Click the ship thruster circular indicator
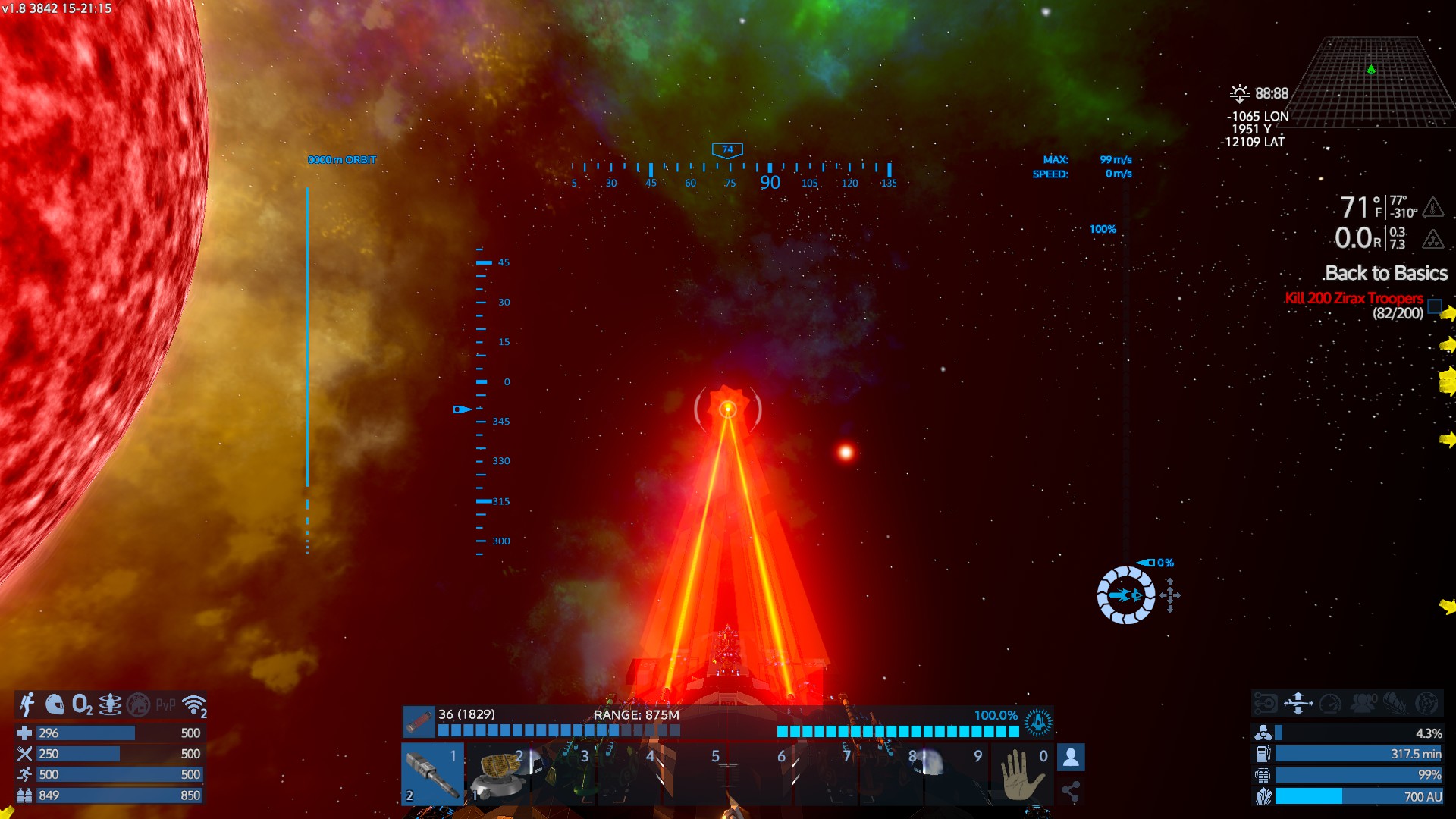Image resolution: width=1456 pixels, height=819 pixels. coord(1126,596)
